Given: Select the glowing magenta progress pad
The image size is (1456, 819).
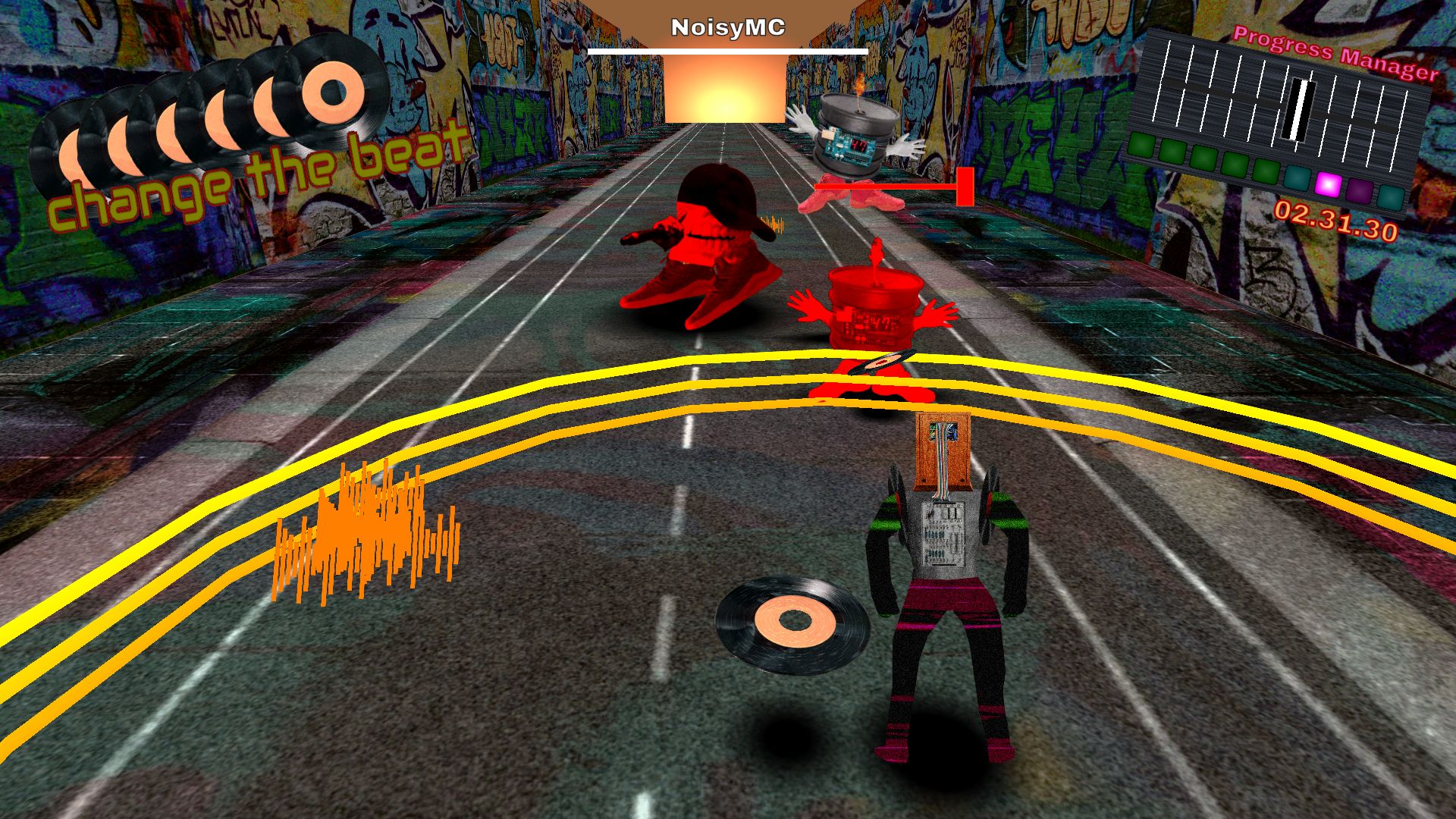Looking at the screenshot, I should 1328,184.
